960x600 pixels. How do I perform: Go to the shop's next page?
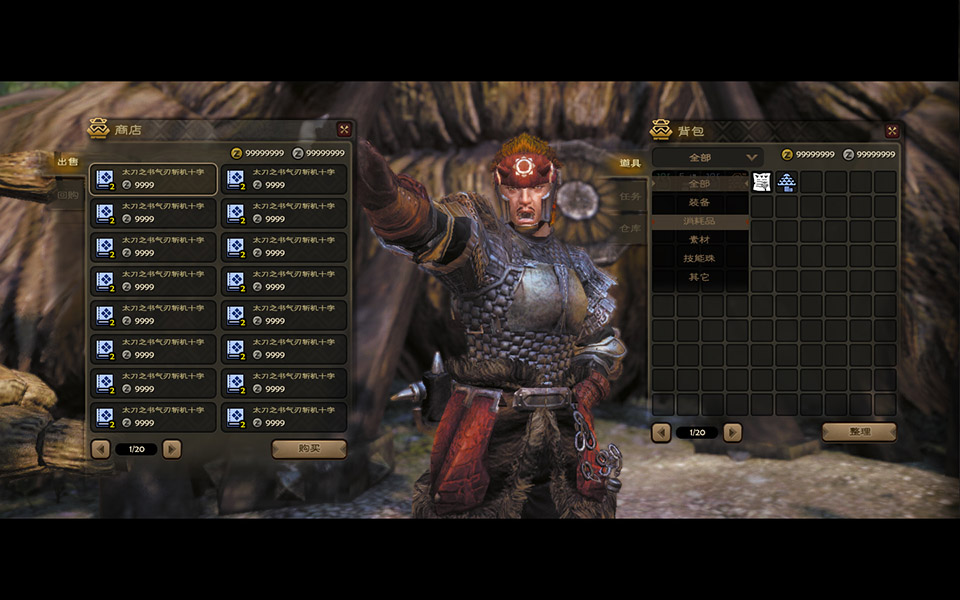tap(172, 449)
